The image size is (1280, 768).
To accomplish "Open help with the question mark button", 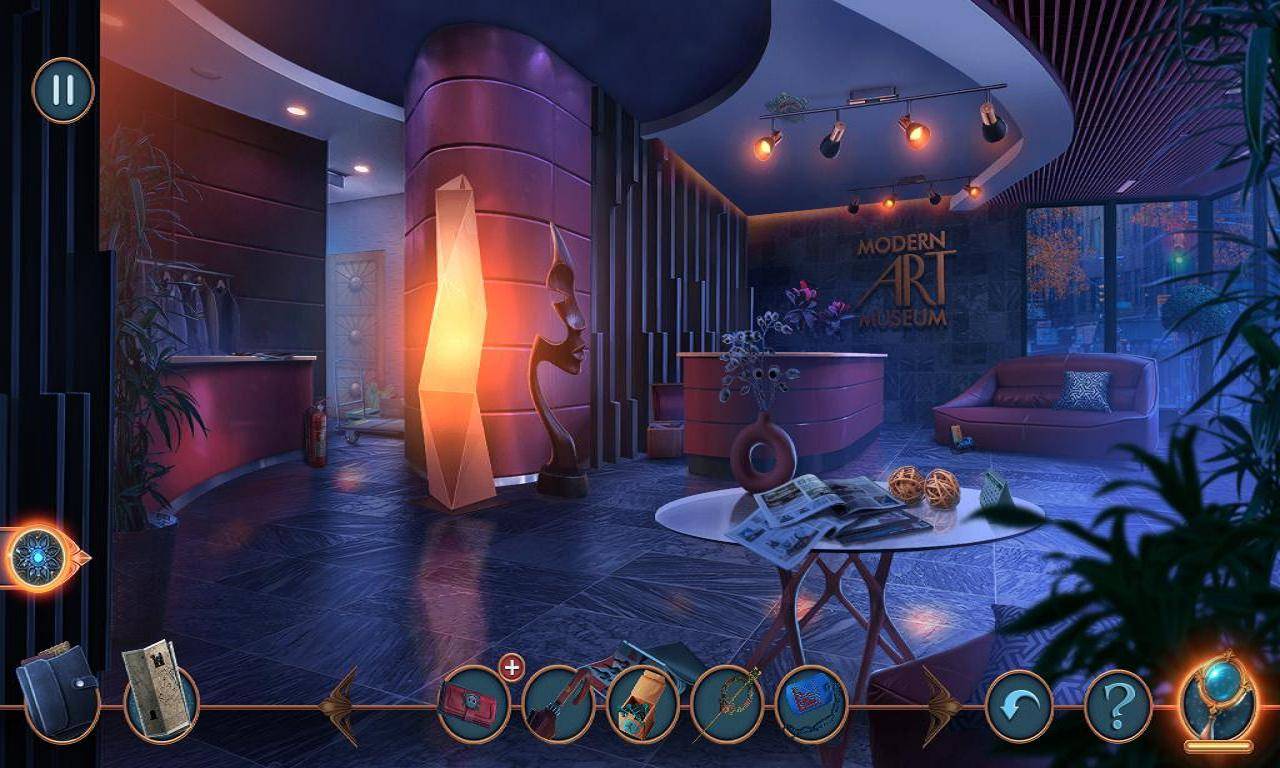I will pos(1118,706).
